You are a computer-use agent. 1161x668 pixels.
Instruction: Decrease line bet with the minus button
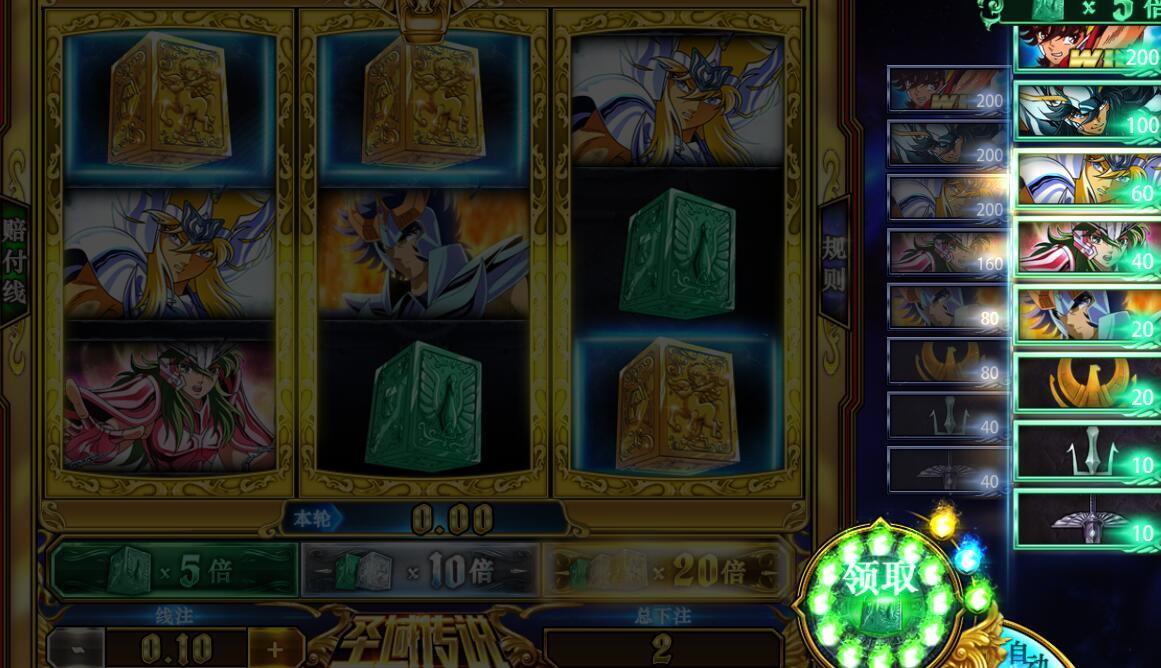[75, 648]
